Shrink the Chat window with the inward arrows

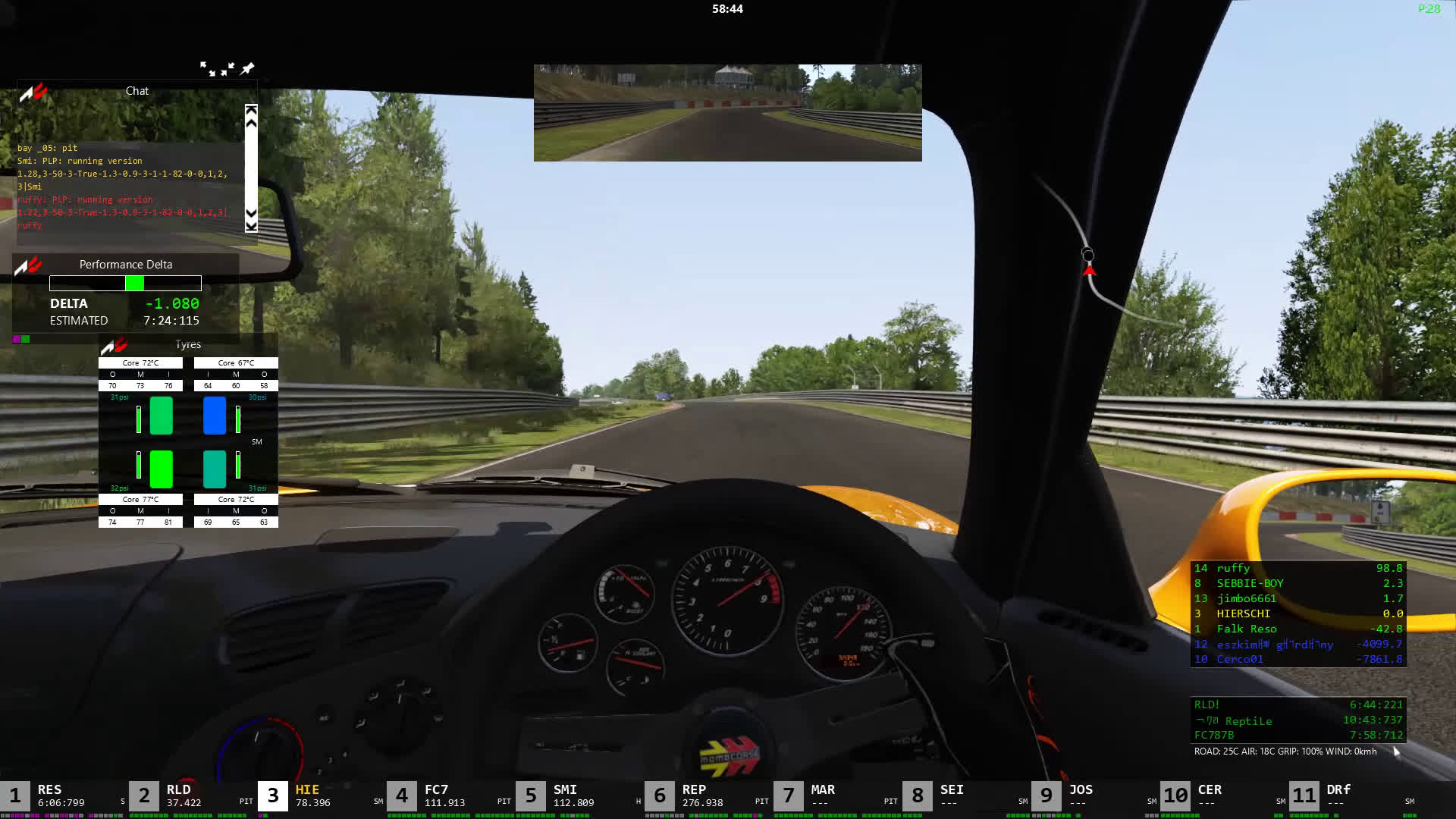click(x=227, y=69)
